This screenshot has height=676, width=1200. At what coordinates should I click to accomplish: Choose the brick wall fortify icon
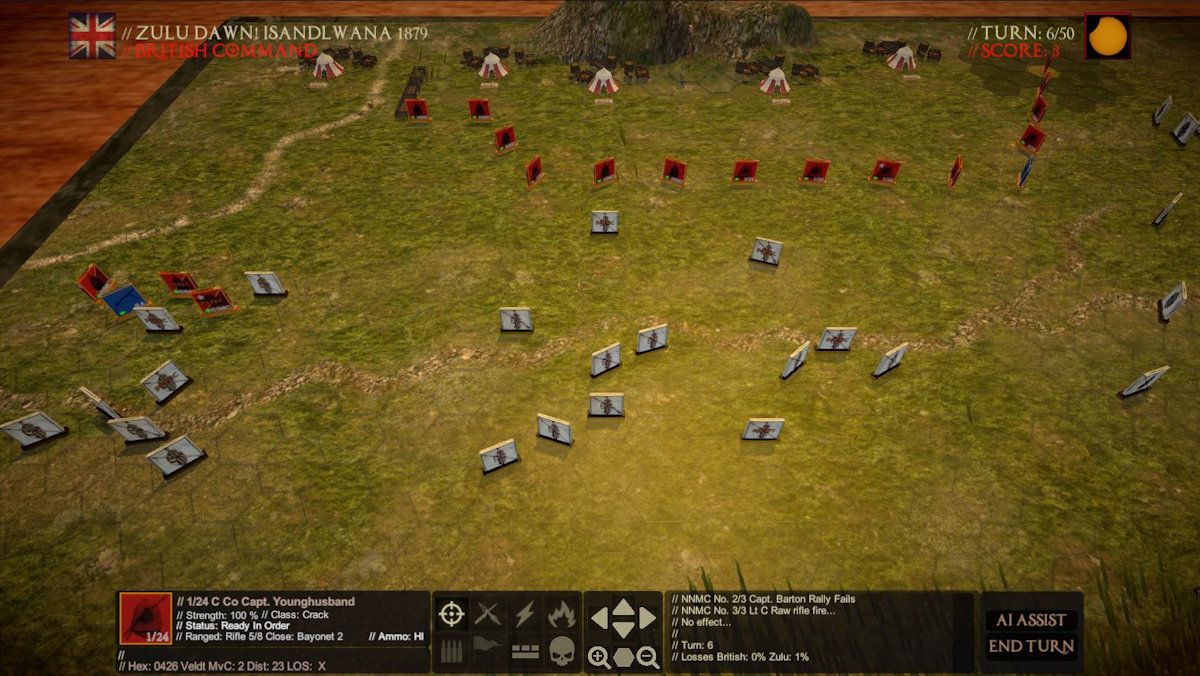525,651
